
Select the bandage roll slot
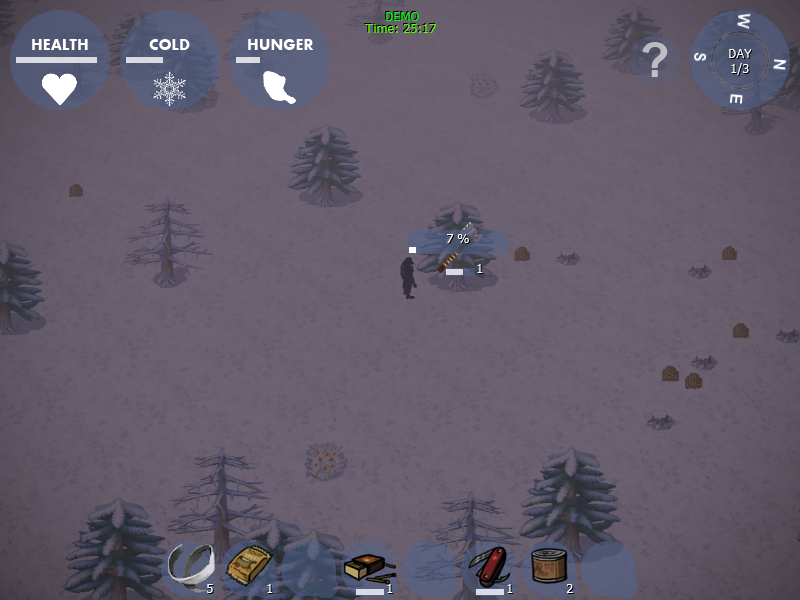[190, 568]
